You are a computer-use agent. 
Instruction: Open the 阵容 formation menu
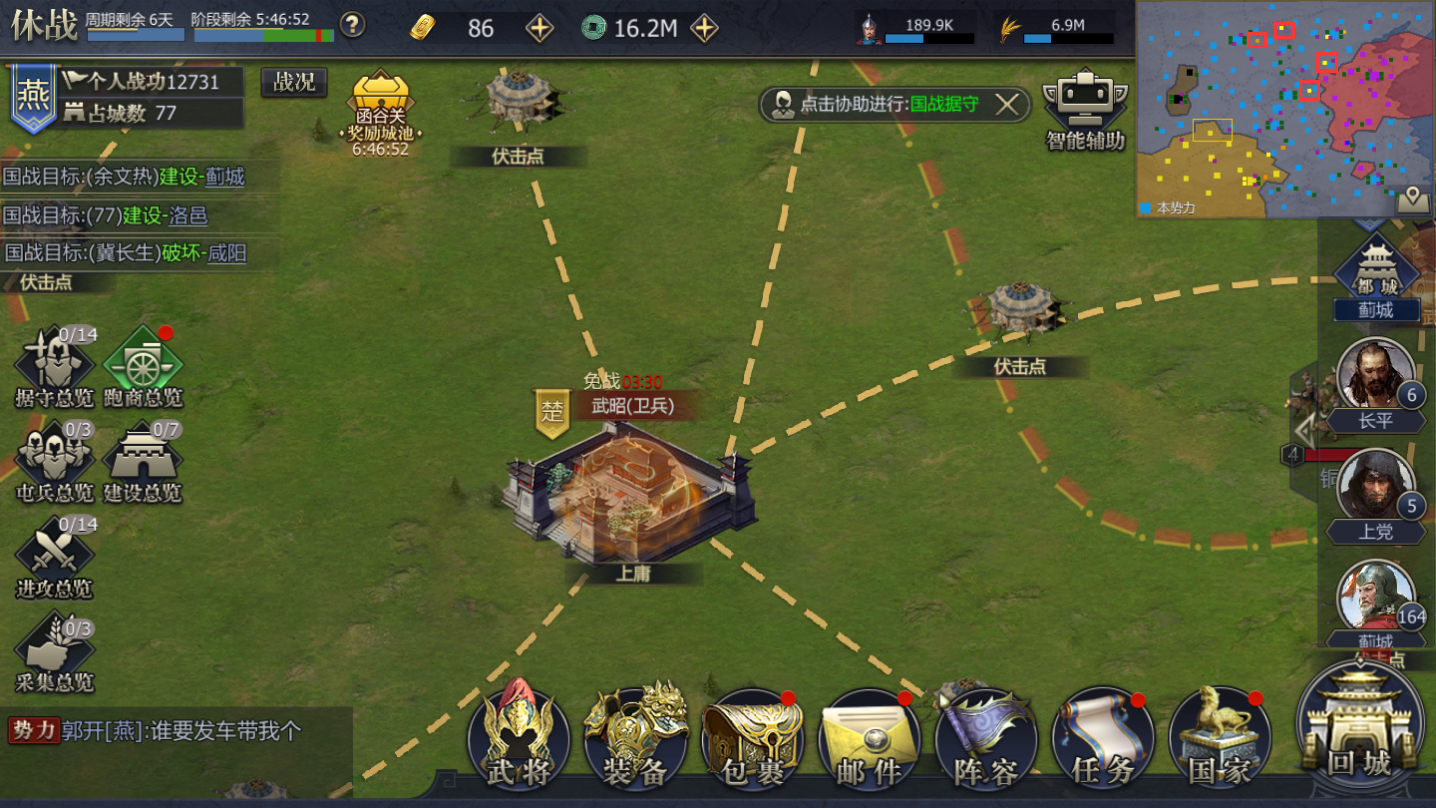click(x=985, y=740)
